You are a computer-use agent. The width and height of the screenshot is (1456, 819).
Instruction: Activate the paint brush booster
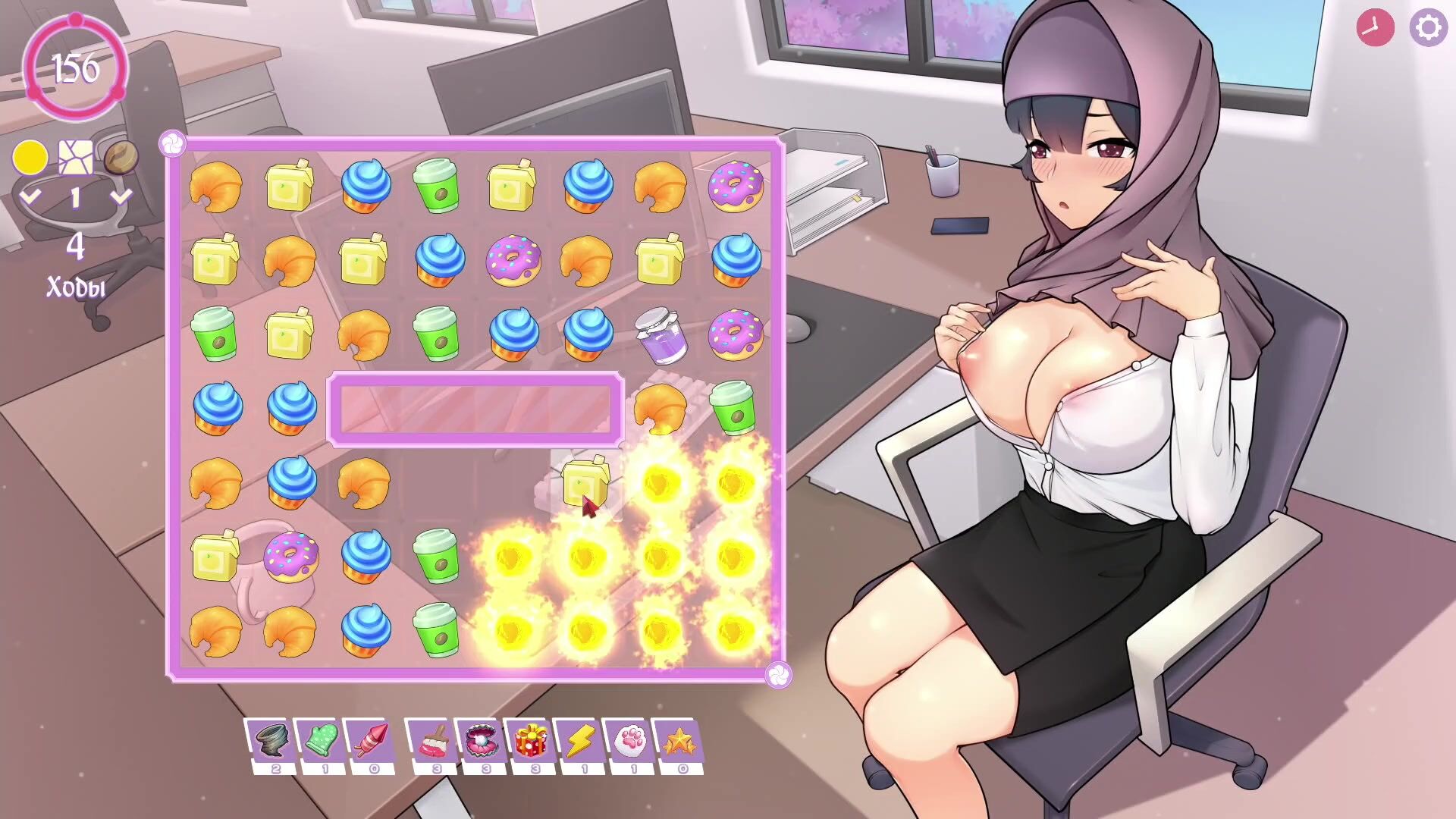[432, 740]
